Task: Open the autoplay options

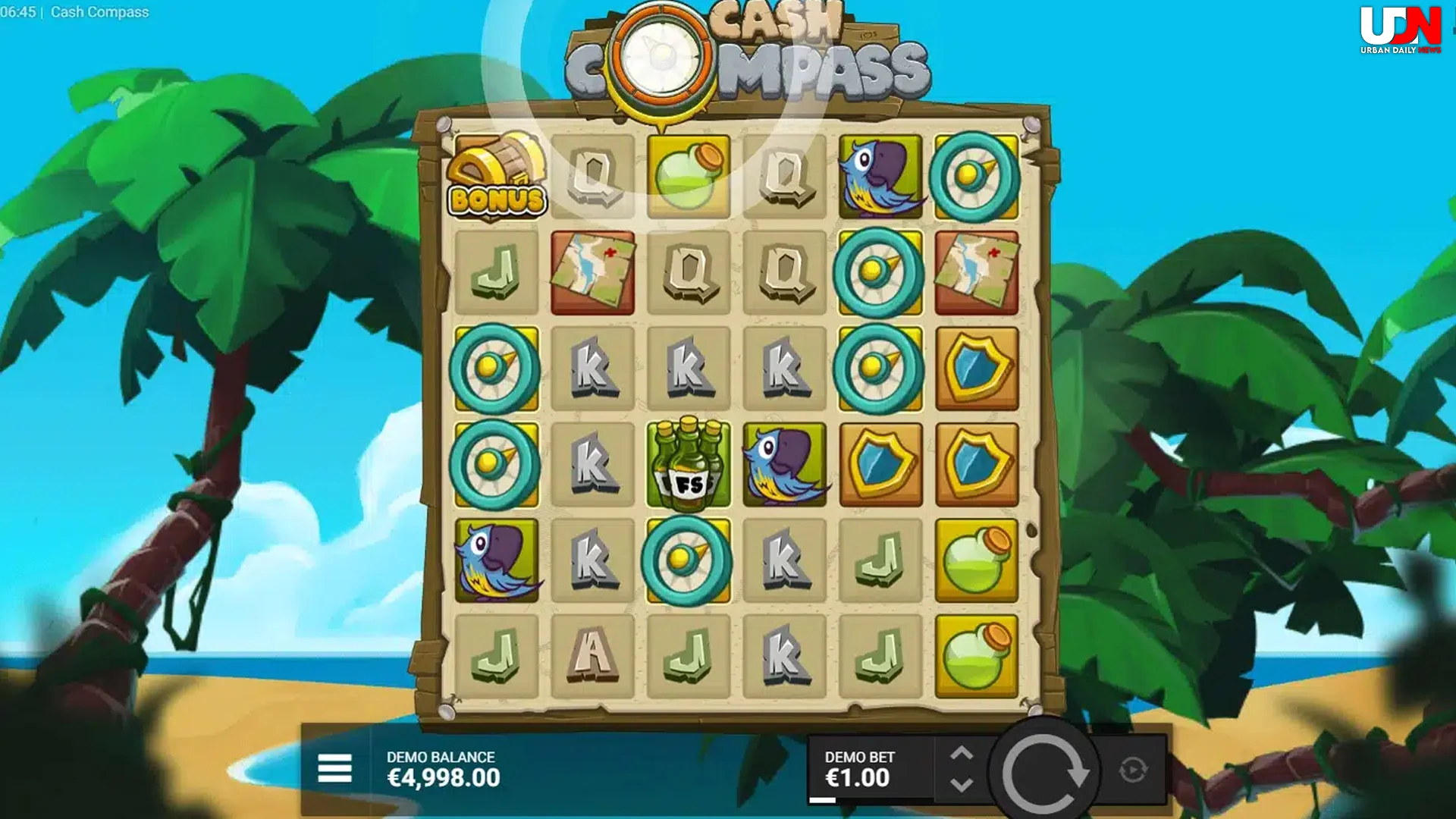Action: 1134,768
